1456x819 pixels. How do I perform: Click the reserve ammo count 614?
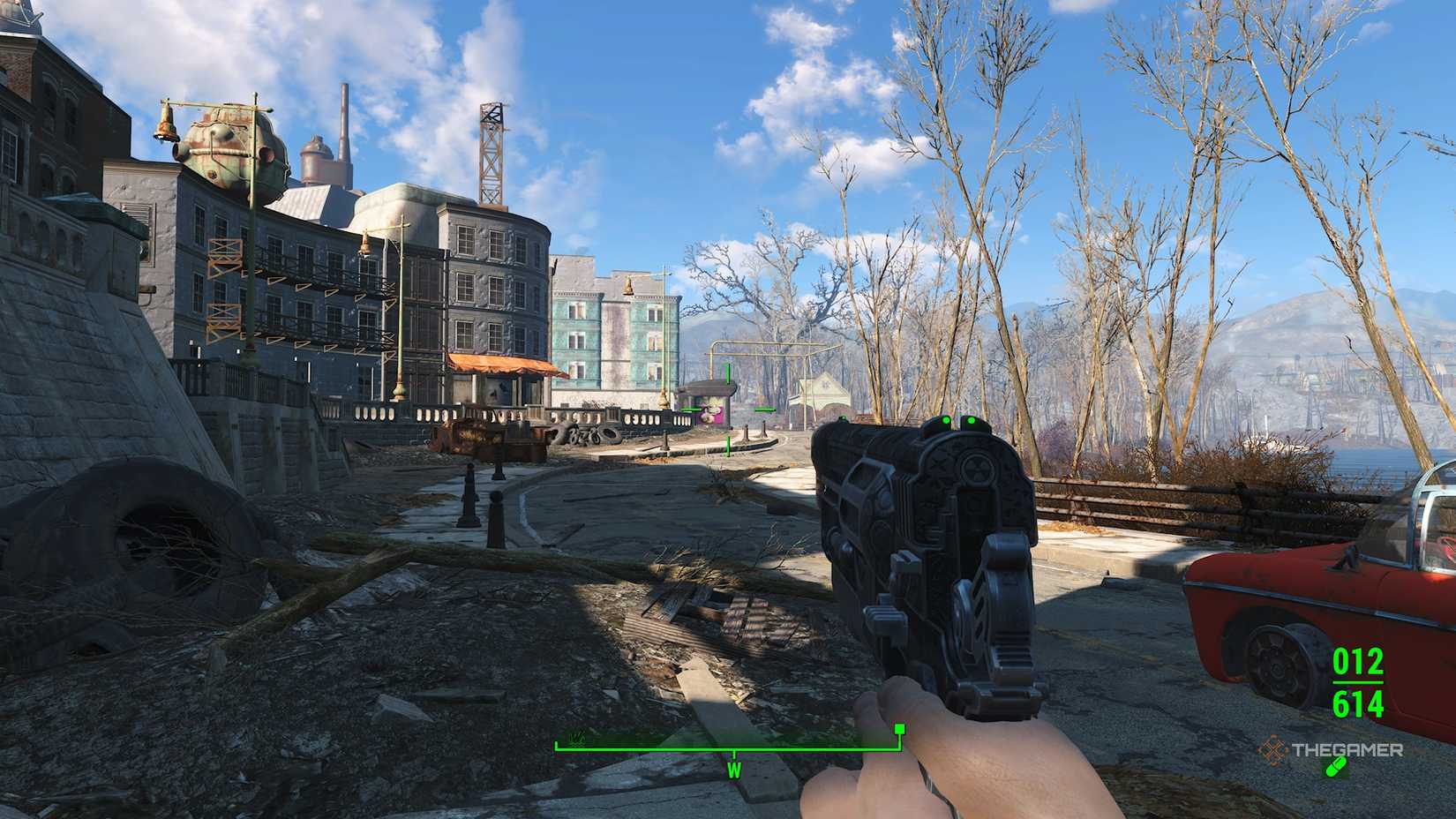coord(1359,703)
